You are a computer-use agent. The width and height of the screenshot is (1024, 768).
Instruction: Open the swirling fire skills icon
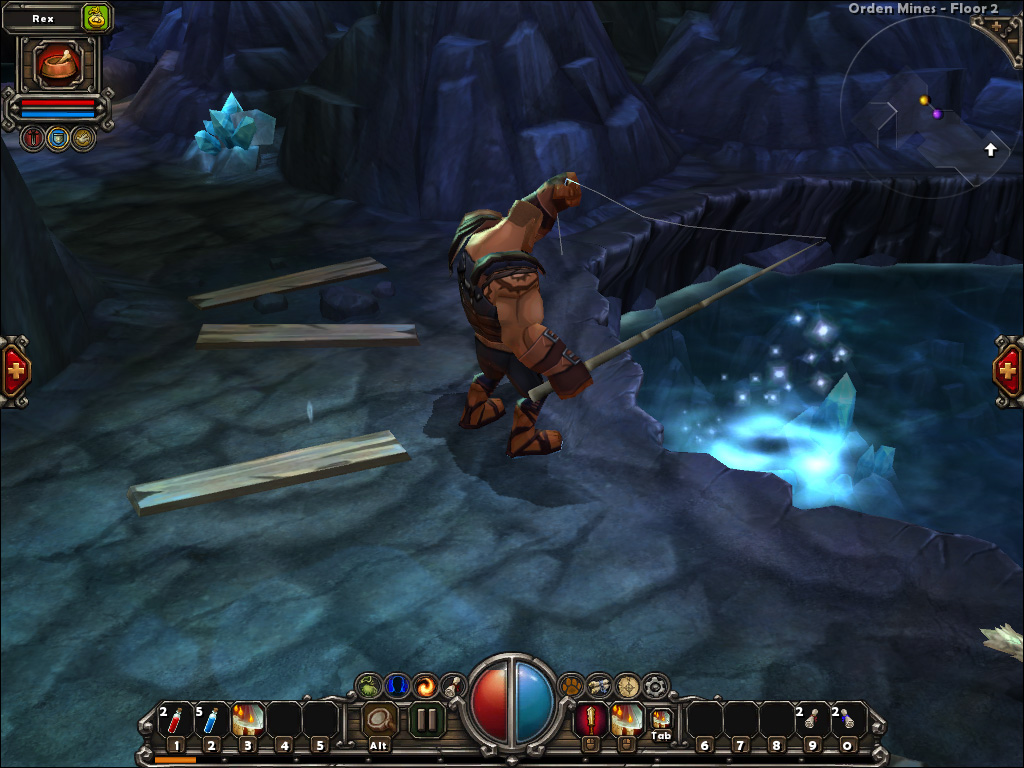tap(425, 686)
